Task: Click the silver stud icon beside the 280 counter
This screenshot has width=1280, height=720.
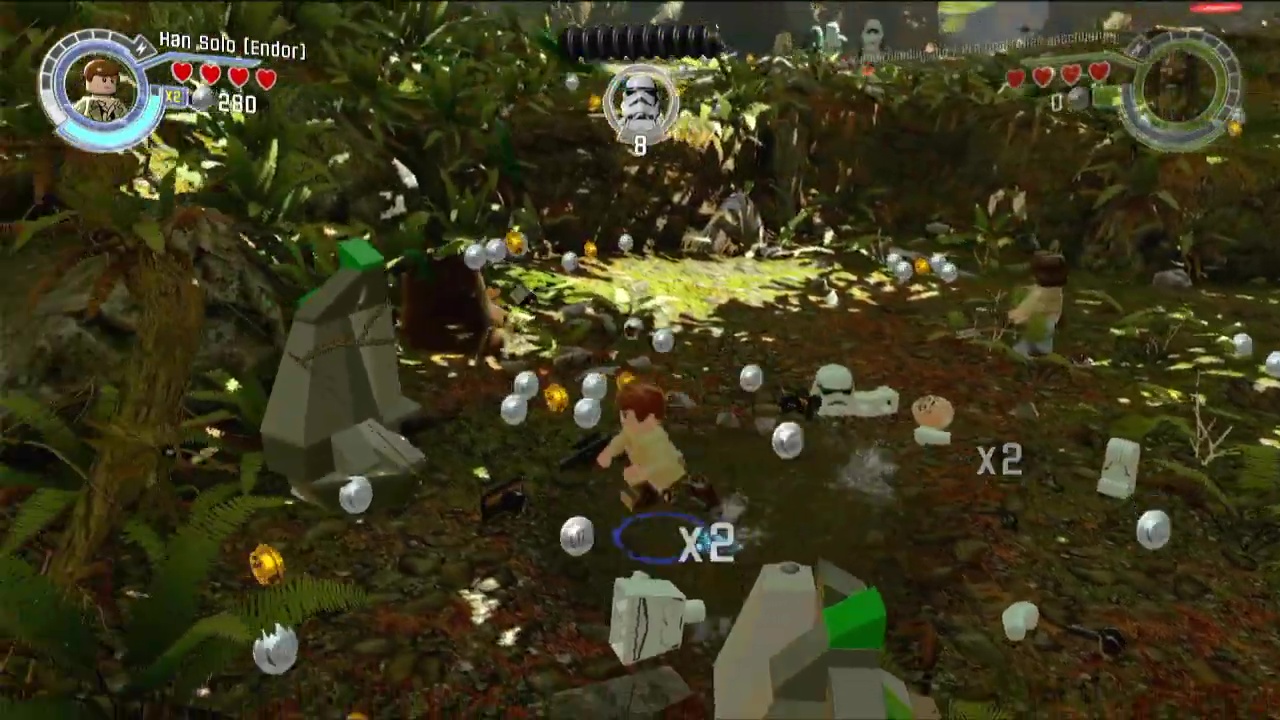Action: coord(203,98)
